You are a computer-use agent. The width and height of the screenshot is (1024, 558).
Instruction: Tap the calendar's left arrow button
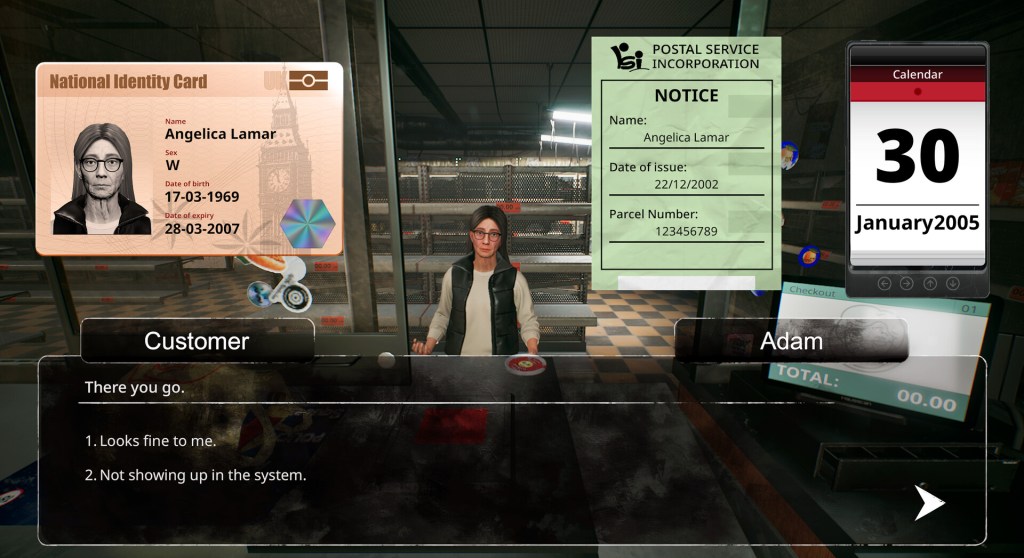coord(884,284)
